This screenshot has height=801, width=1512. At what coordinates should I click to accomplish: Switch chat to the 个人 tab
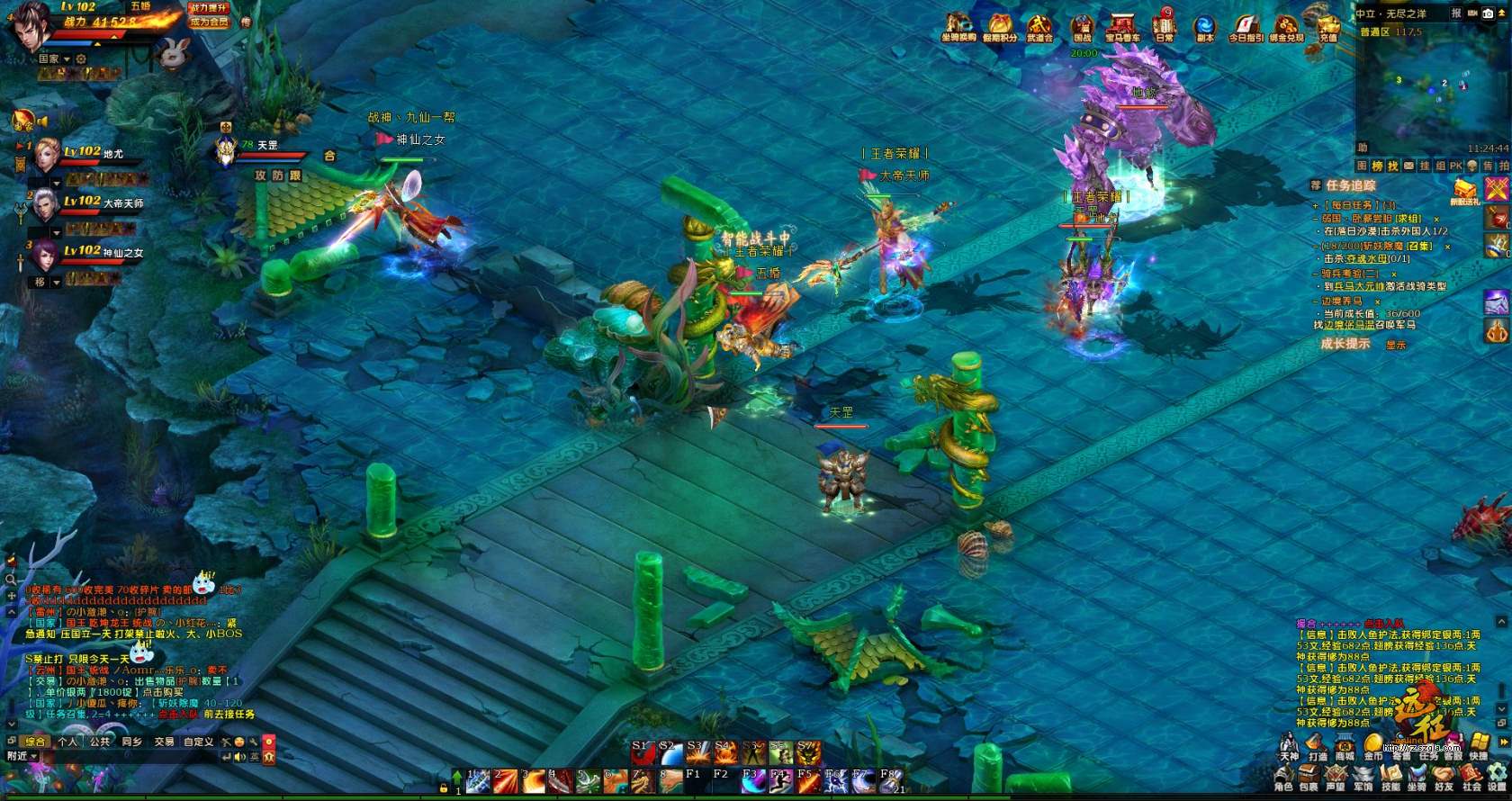point(67,742)
